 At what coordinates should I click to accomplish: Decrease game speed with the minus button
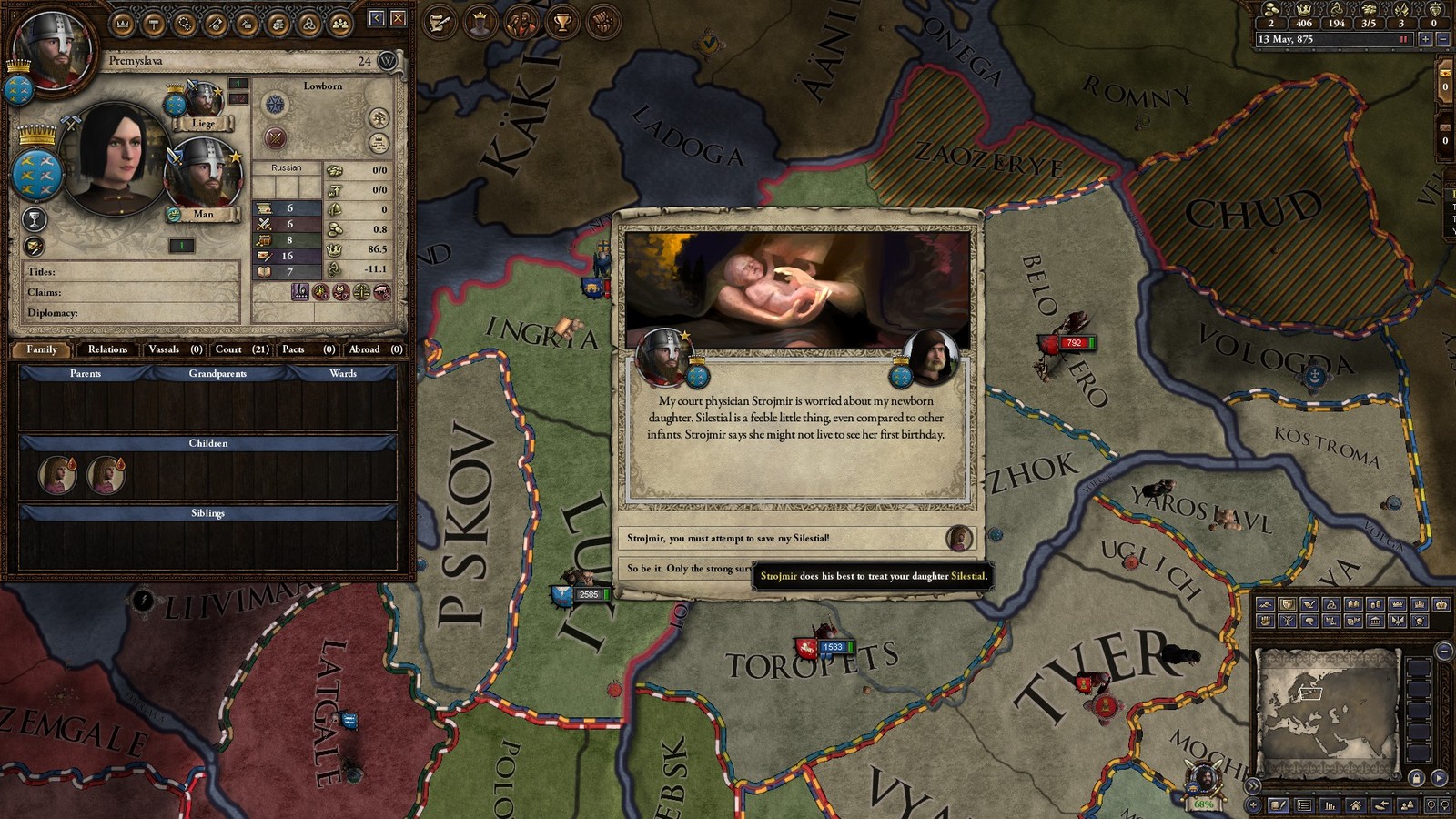(1442, 39)
